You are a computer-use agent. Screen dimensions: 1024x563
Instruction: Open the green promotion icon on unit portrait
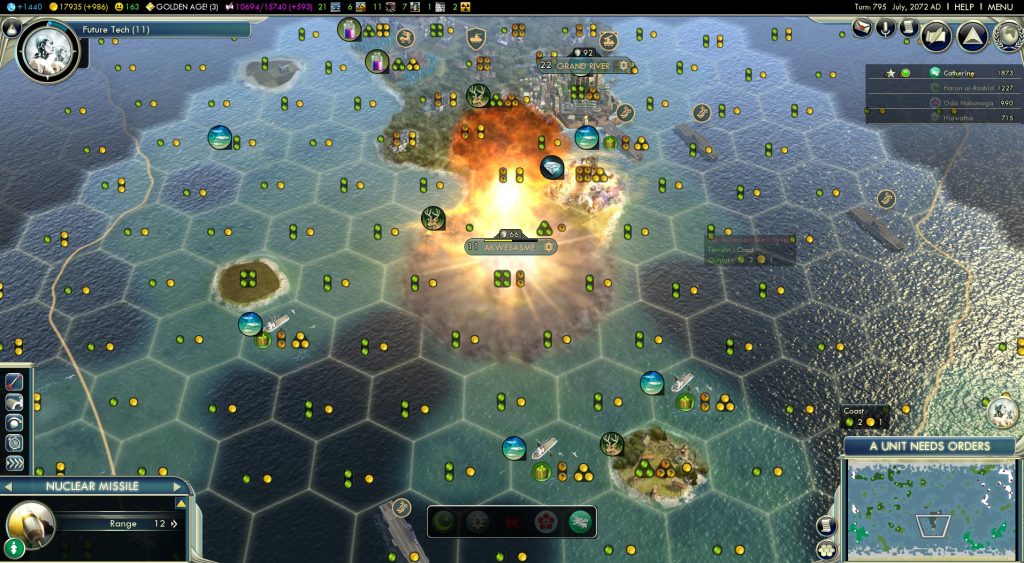[14, 548]
